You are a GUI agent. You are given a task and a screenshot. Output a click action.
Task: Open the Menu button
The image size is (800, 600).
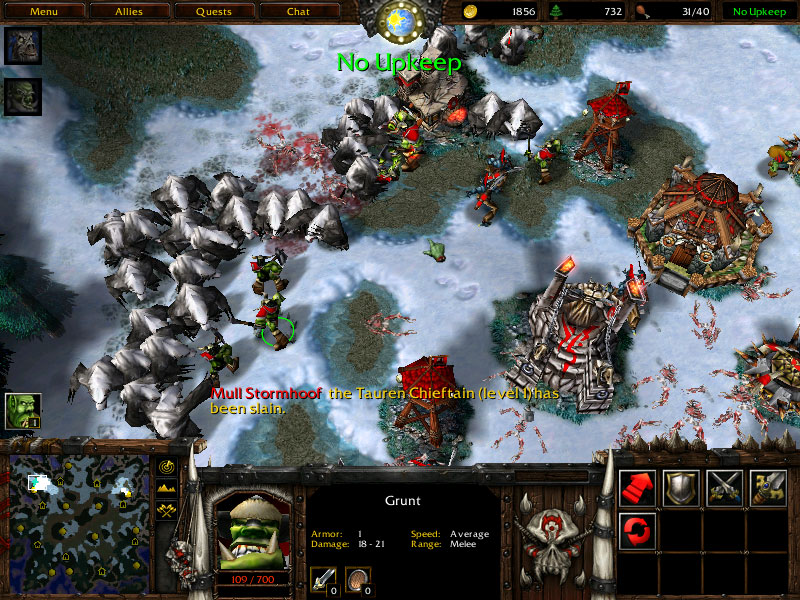[43, 12]
